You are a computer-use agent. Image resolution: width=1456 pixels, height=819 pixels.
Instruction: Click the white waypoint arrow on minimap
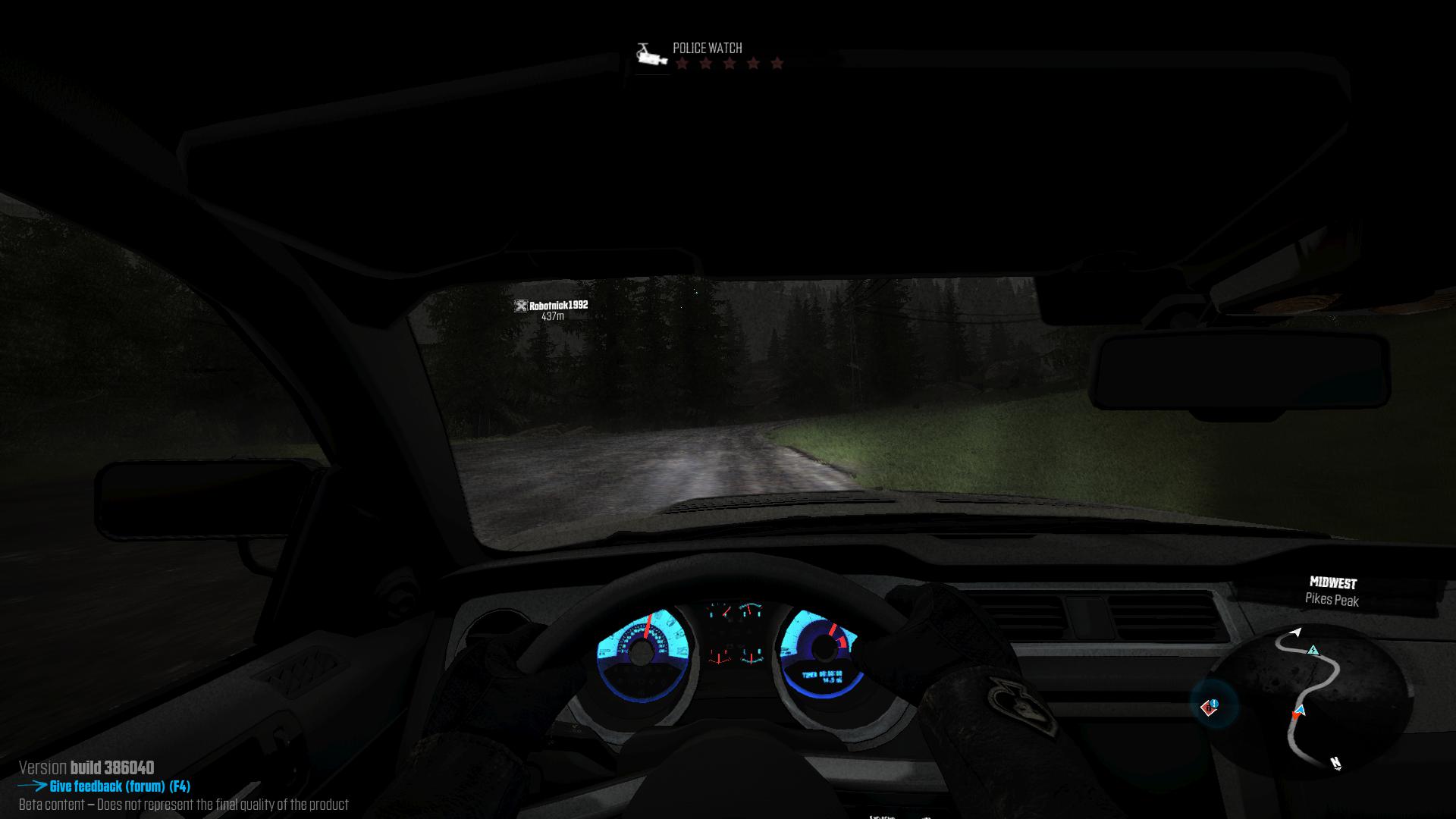1296,632
